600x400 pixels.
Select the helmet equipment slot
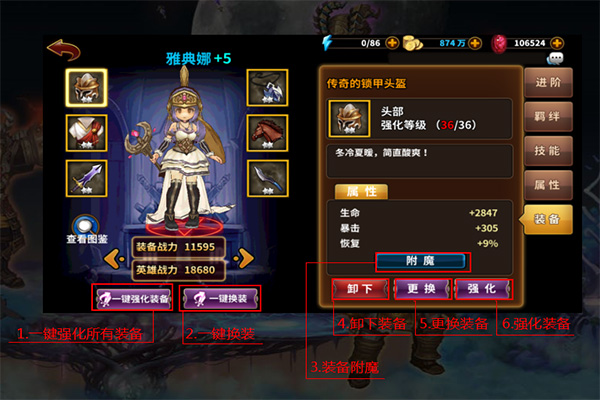click(x=86, y=89)
